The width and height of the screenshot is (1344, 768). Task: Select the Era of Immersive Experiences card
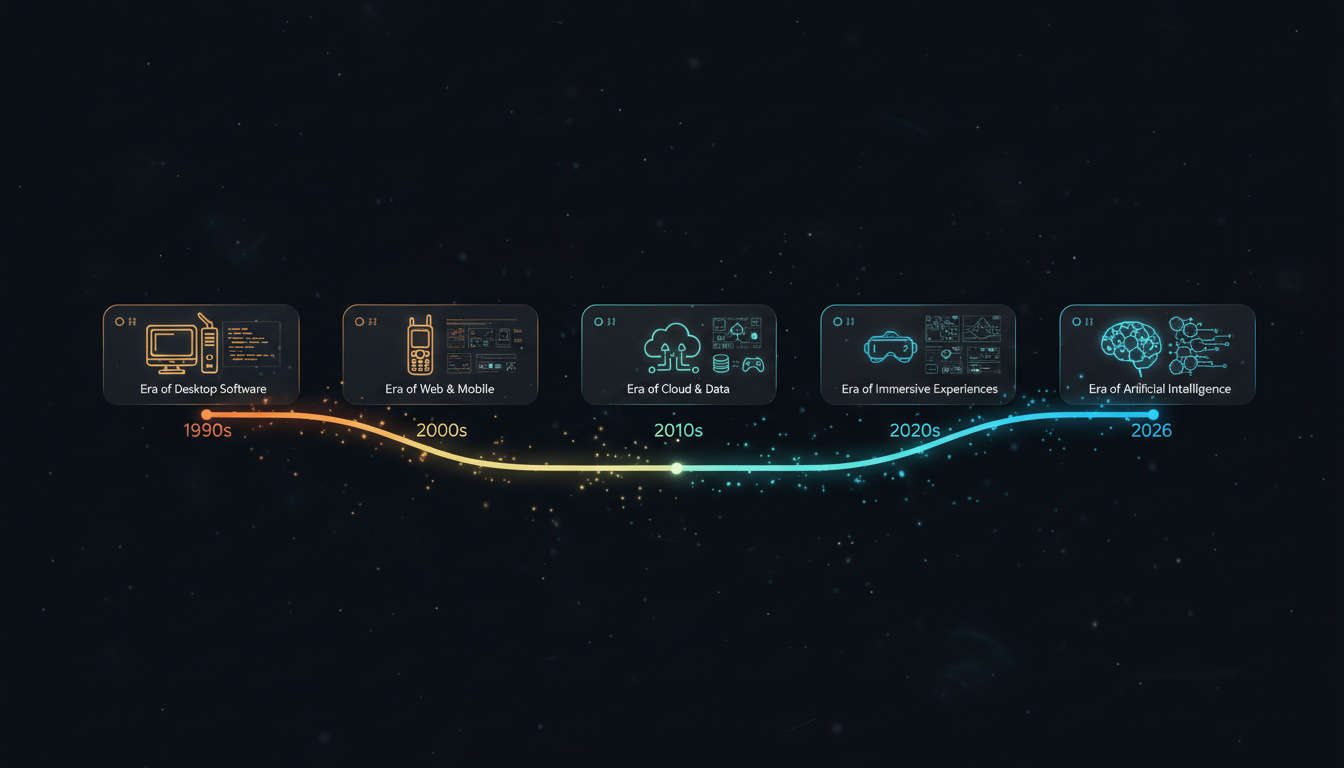[x=918, y=354]
